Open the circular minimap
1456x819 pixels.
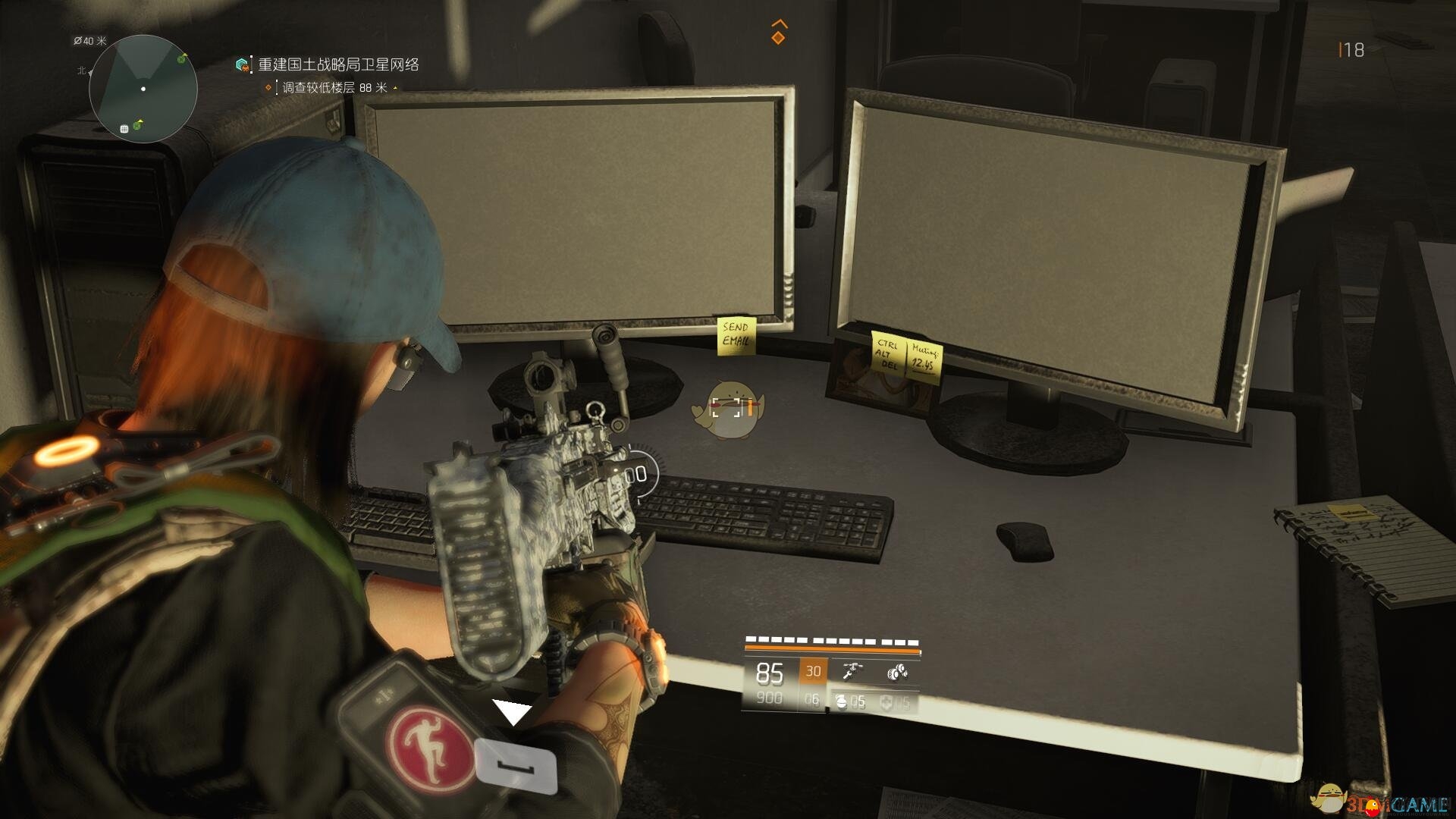click(143, 89)
